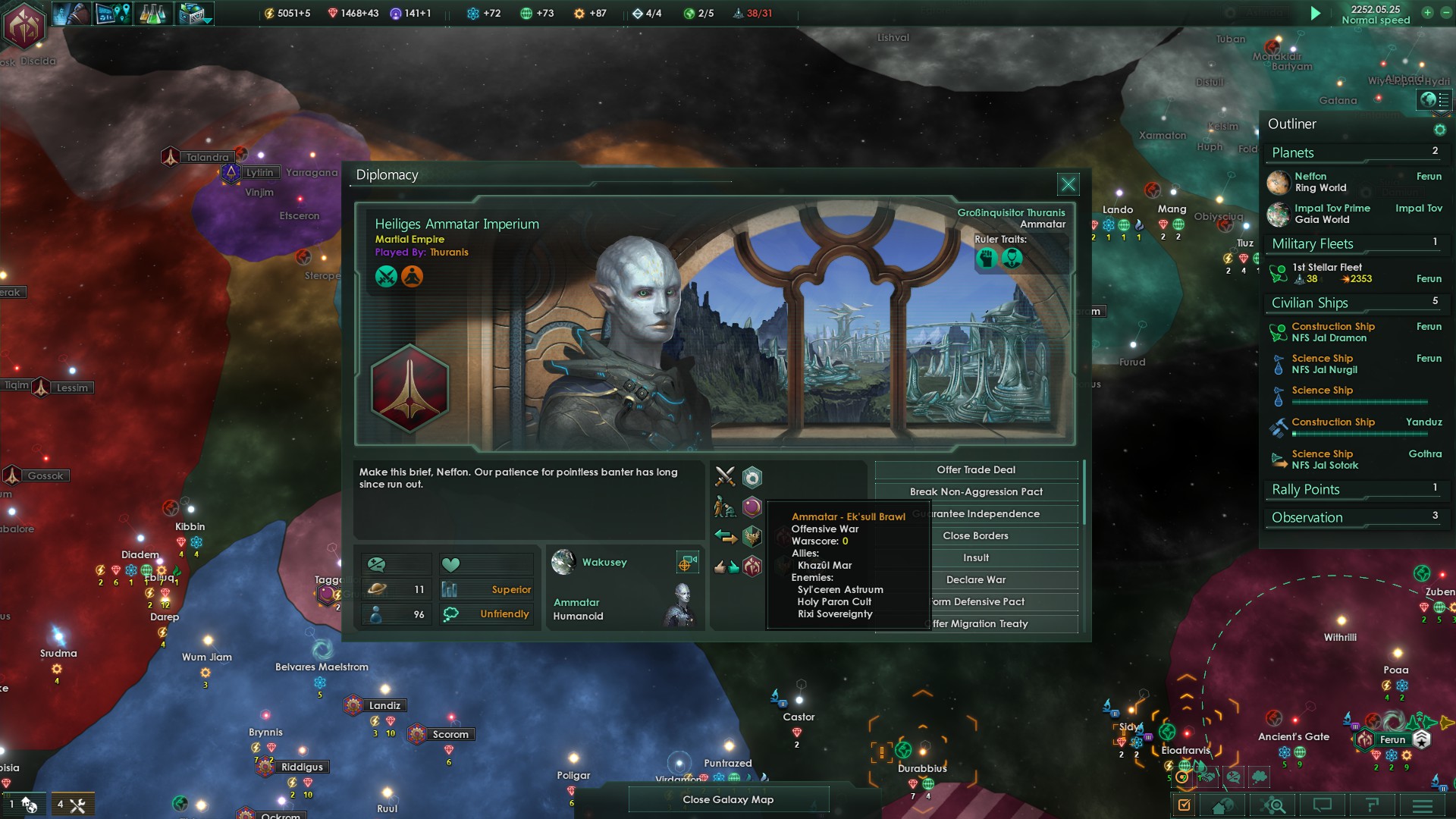Image resolution: width=1456 pixels, height=819 pixels.
Task: Open the Outliner settings gear
Action: point(1439,130)
